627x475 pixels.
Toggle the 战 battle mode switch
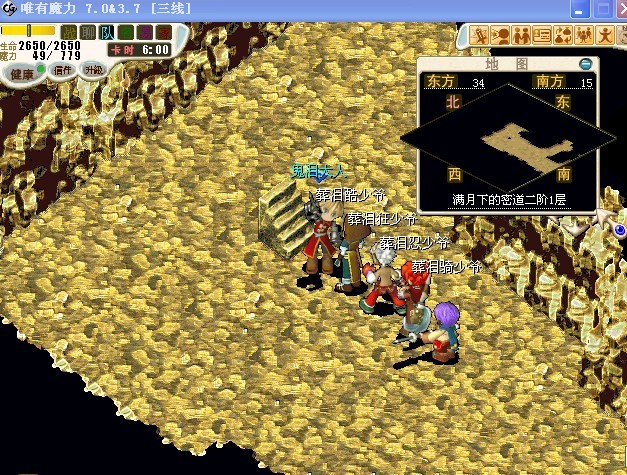(x=69, y=32)
